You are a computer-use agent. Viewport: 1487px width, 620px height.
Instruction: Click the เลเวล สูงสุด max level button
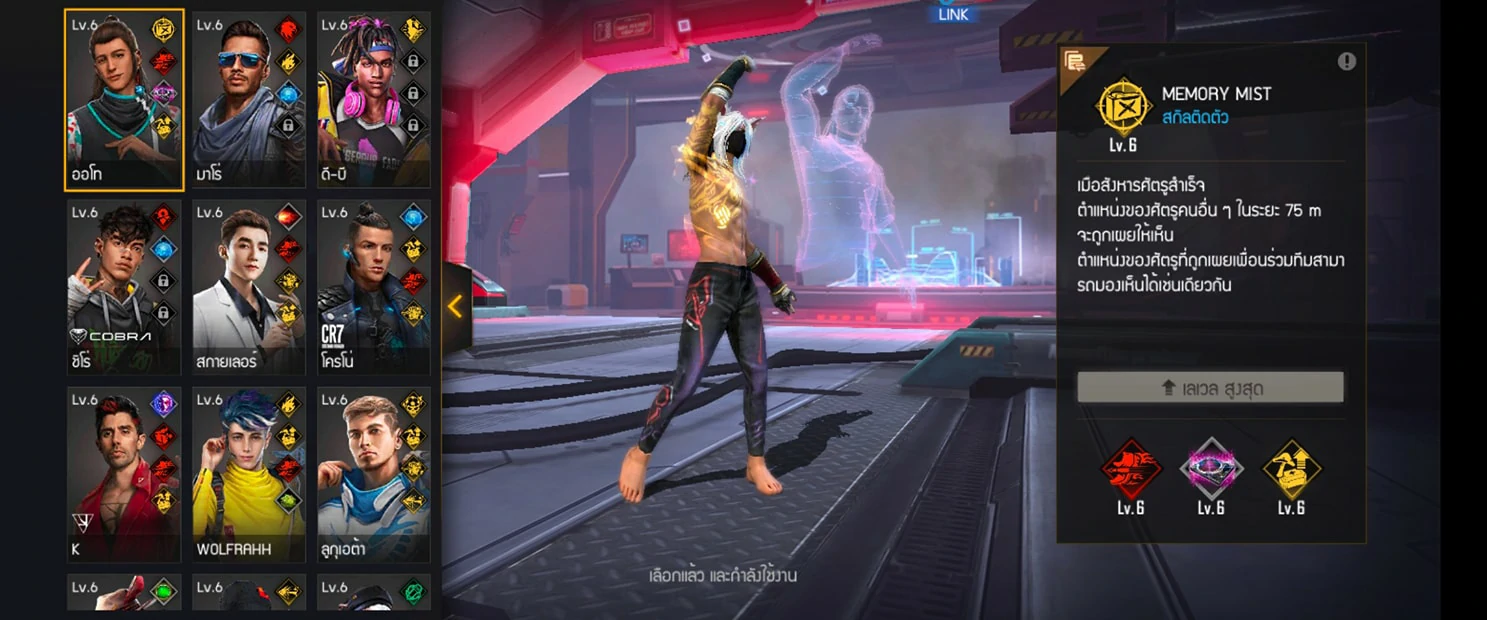(1210, 388)
